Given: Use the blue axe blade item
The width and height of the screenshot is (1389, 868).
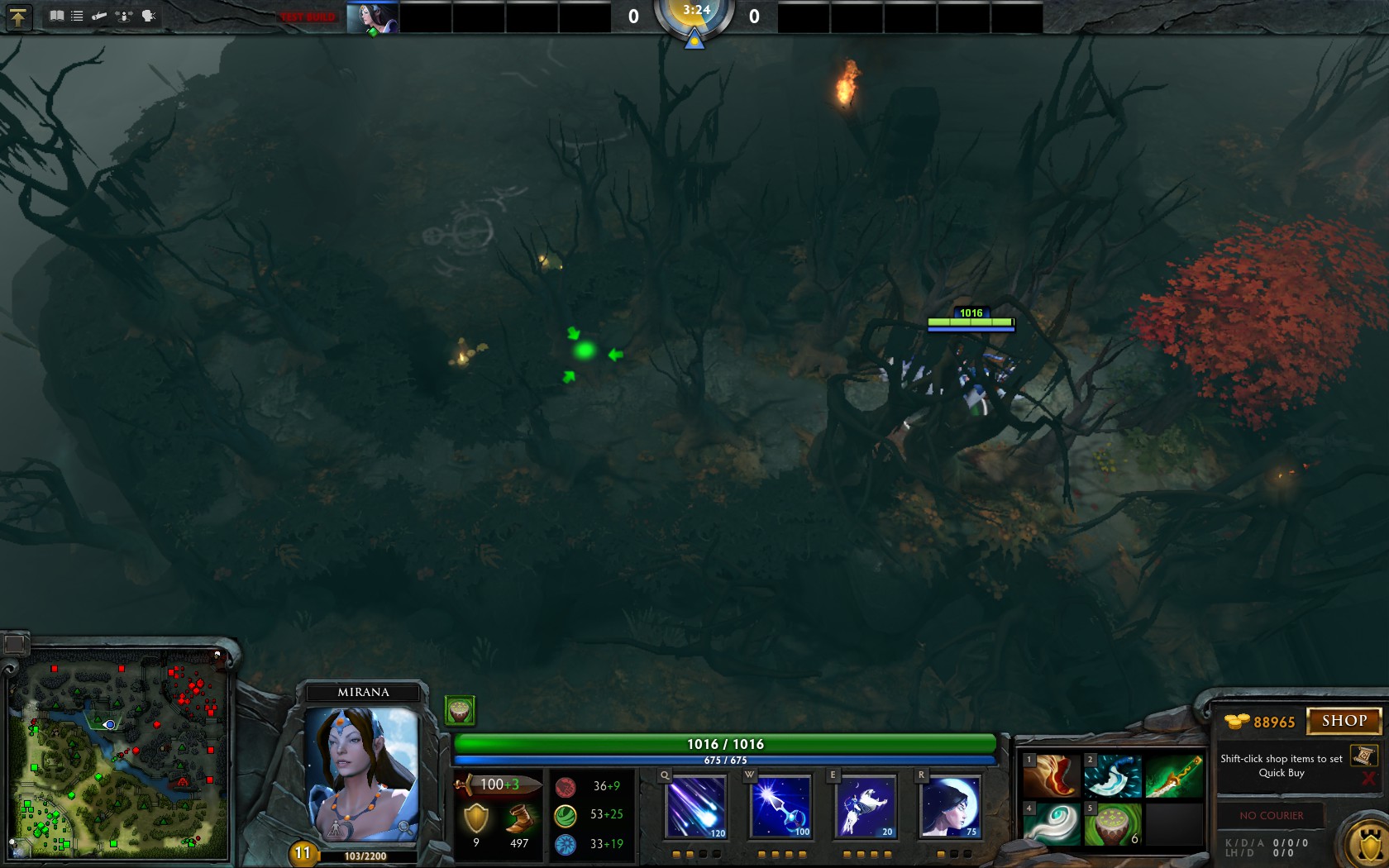Looking at the screenshot, I should (1112, 775).
